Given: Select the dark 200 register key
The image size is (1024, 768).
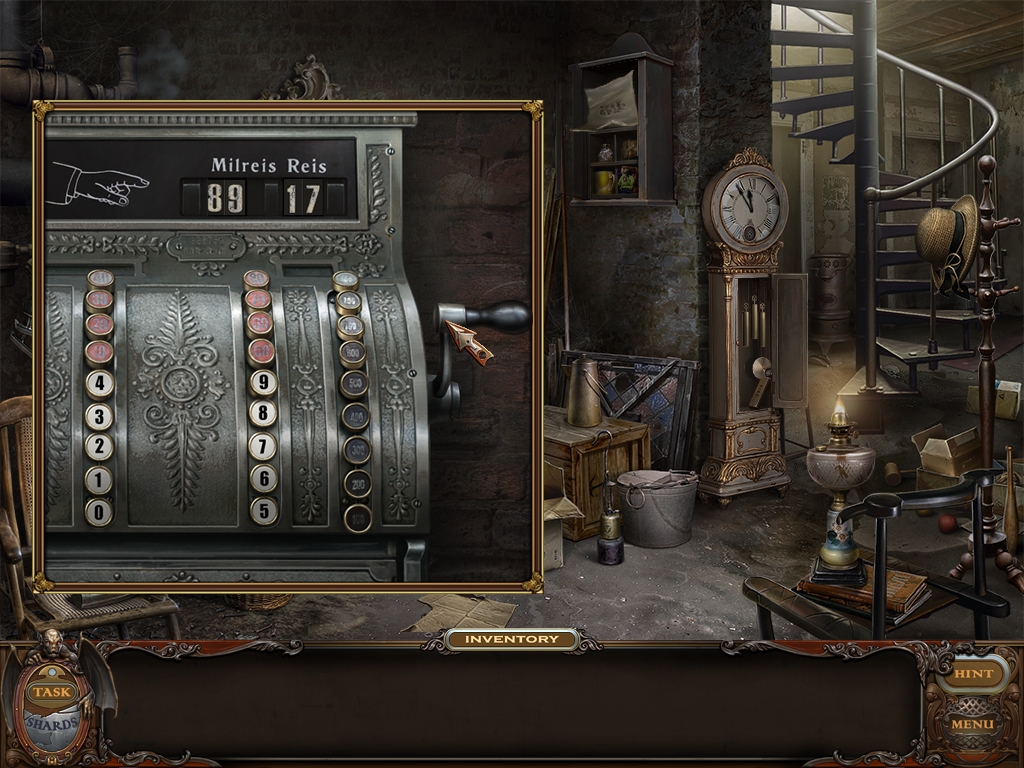Looking at the screenshot, I should click(358, 484).
